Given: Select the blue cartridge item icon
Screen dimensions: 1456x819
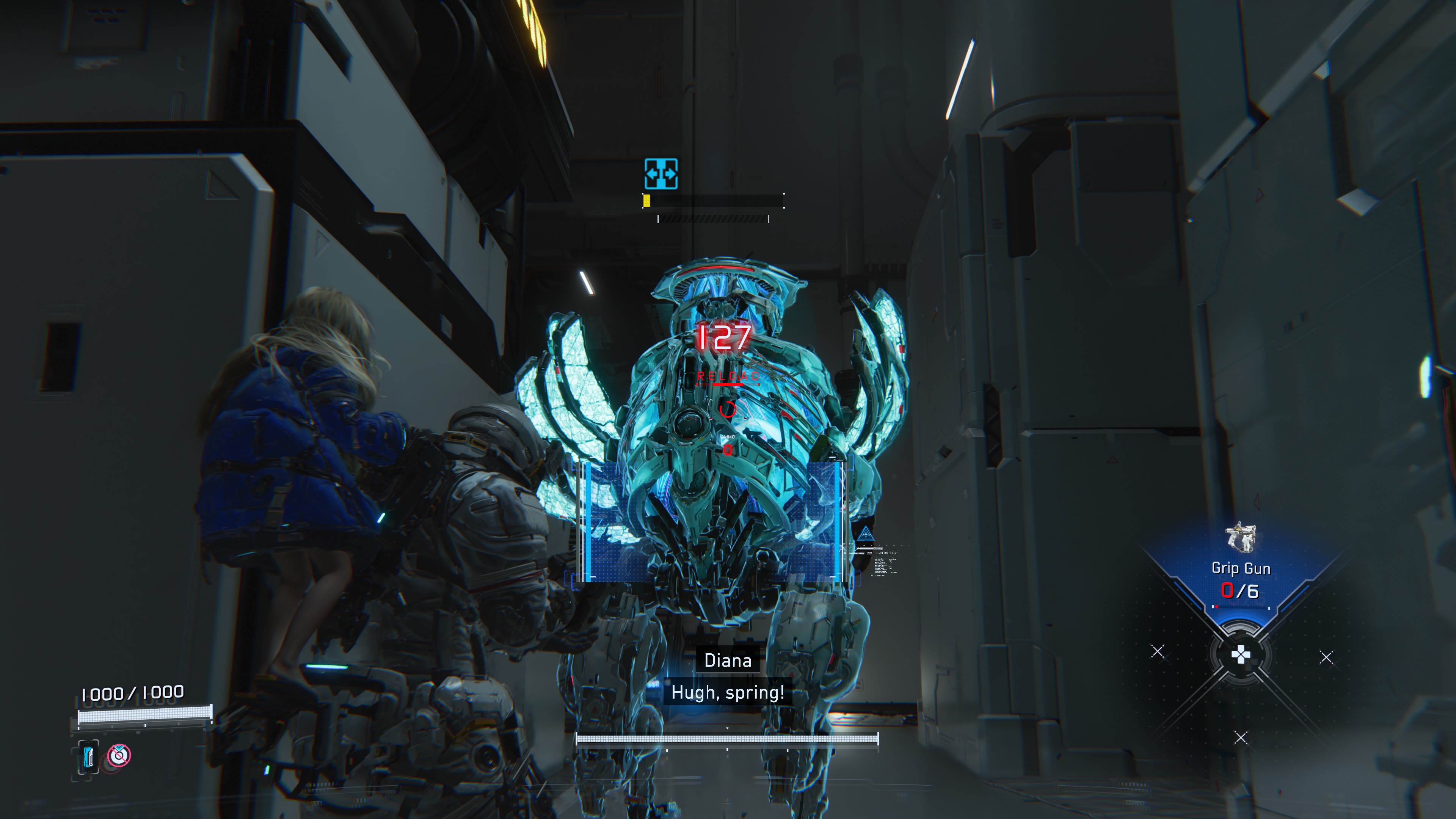Looking at the screenshot, I should 88,756.
